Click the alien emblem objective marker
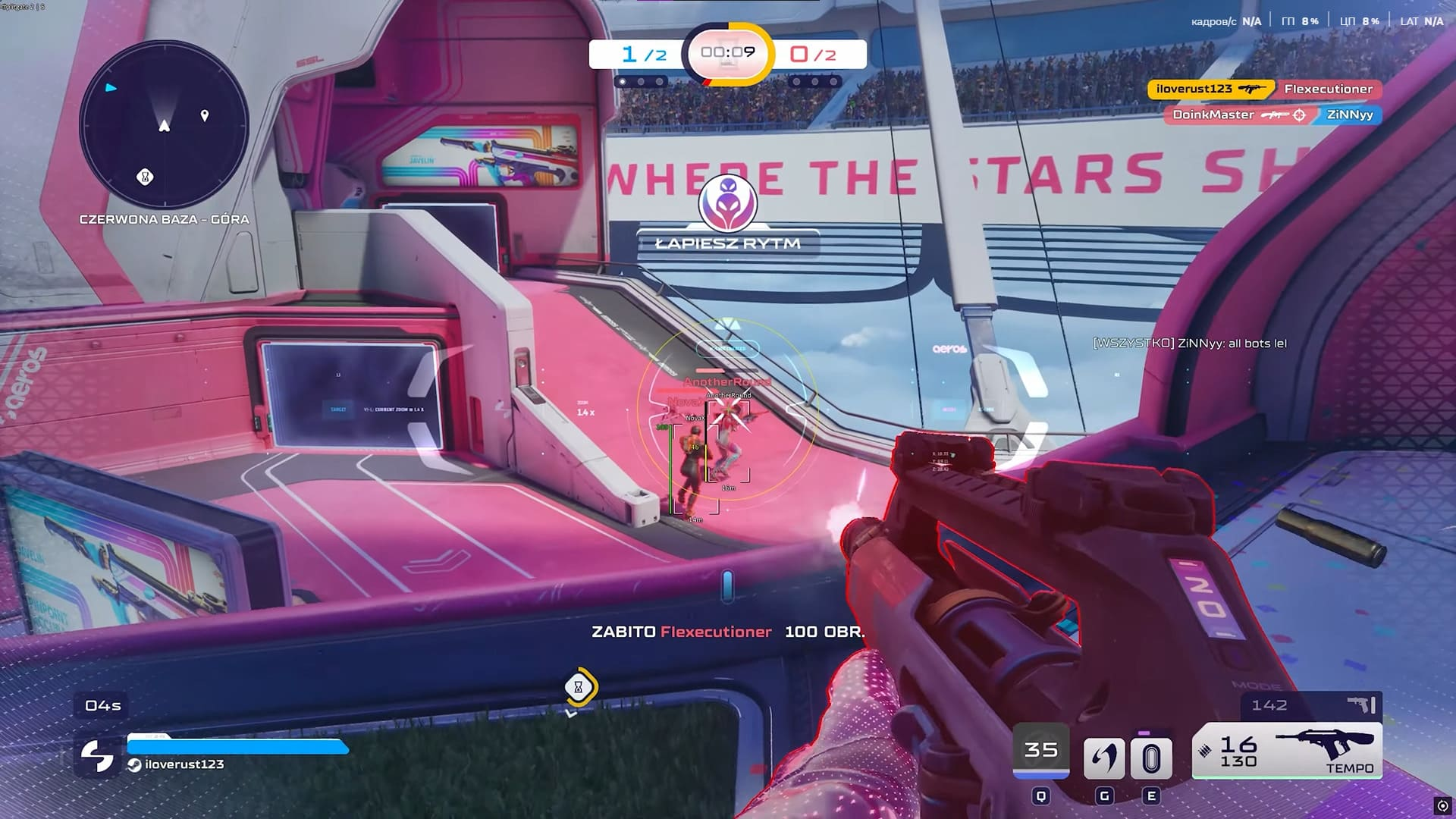The height and width of the screenshot is (819, 1456). coord(728,203)
